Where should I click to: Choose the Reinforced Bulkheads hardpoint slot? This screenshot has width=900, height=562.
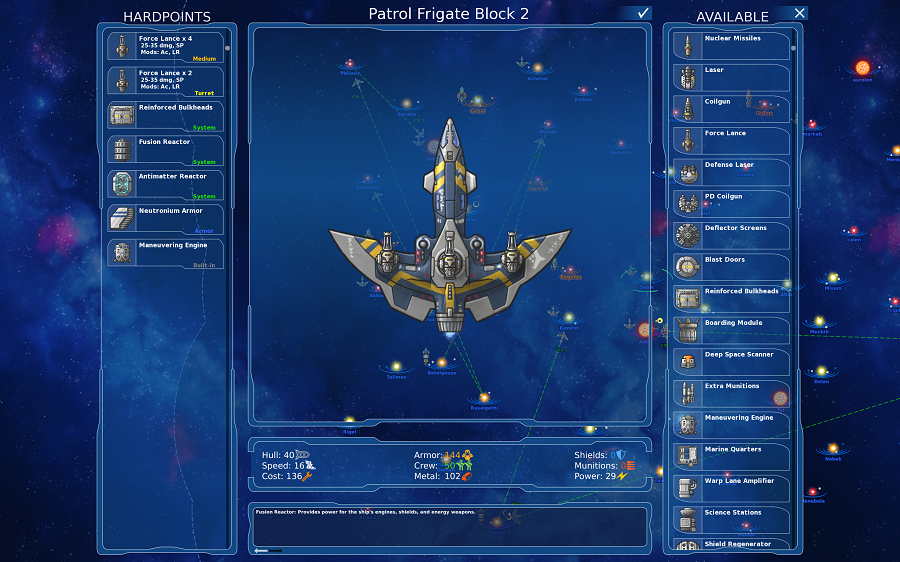(166, 115)
